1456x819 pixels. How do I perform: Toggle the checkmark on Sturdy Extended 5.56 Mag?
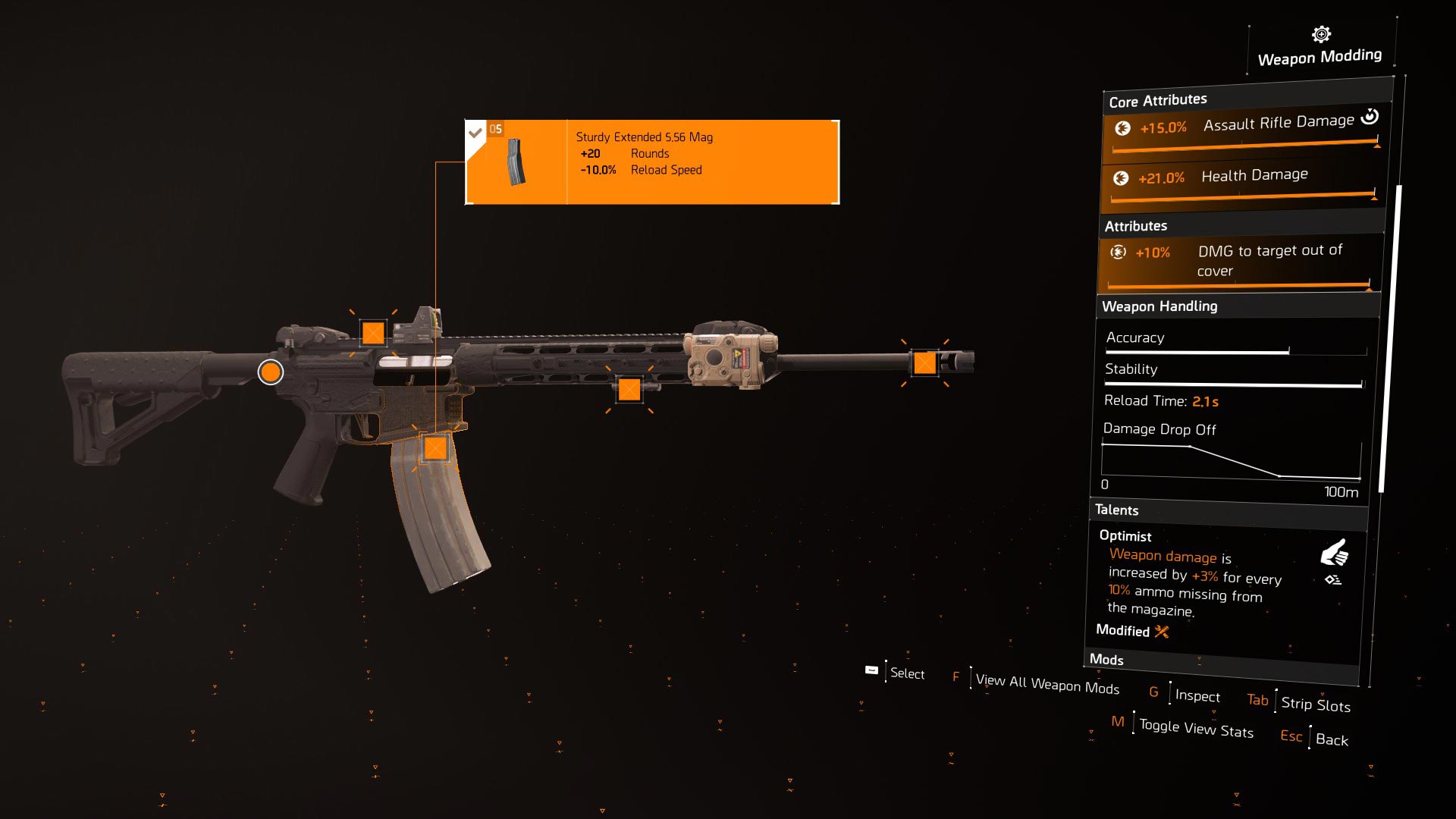[476, 130]
